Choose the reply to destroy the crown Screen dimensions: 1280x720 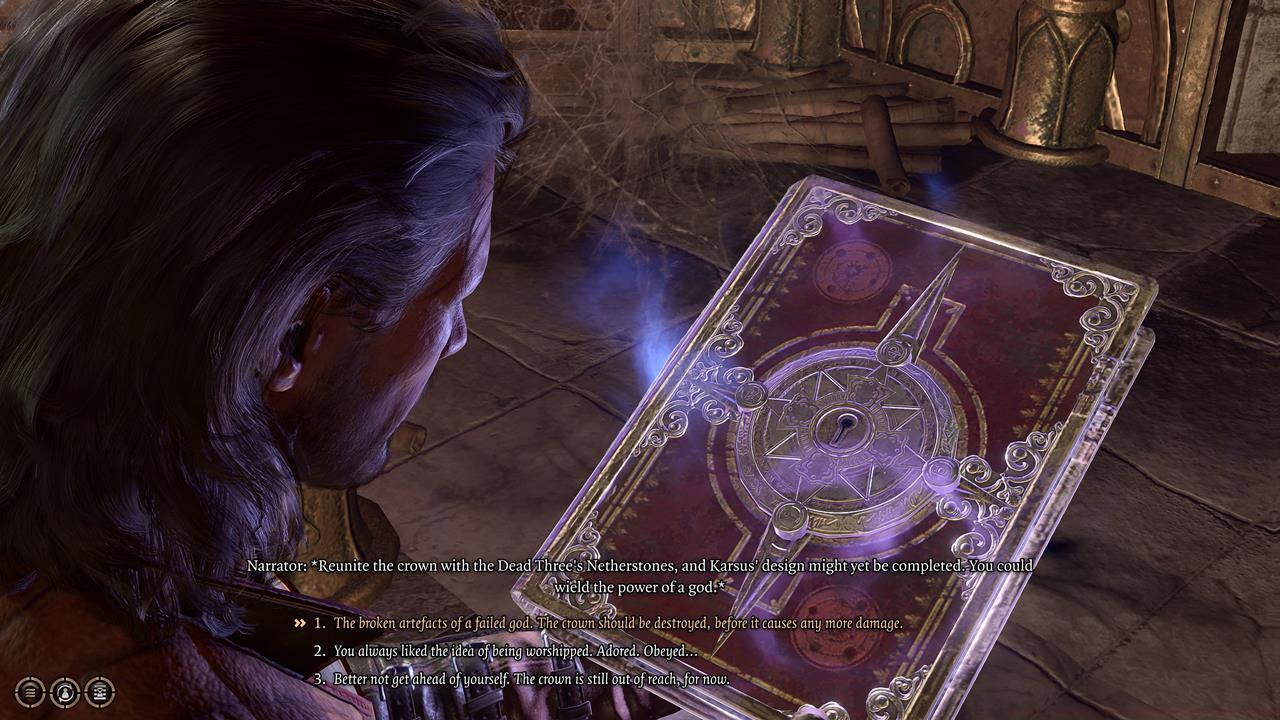tap(617, 623)
